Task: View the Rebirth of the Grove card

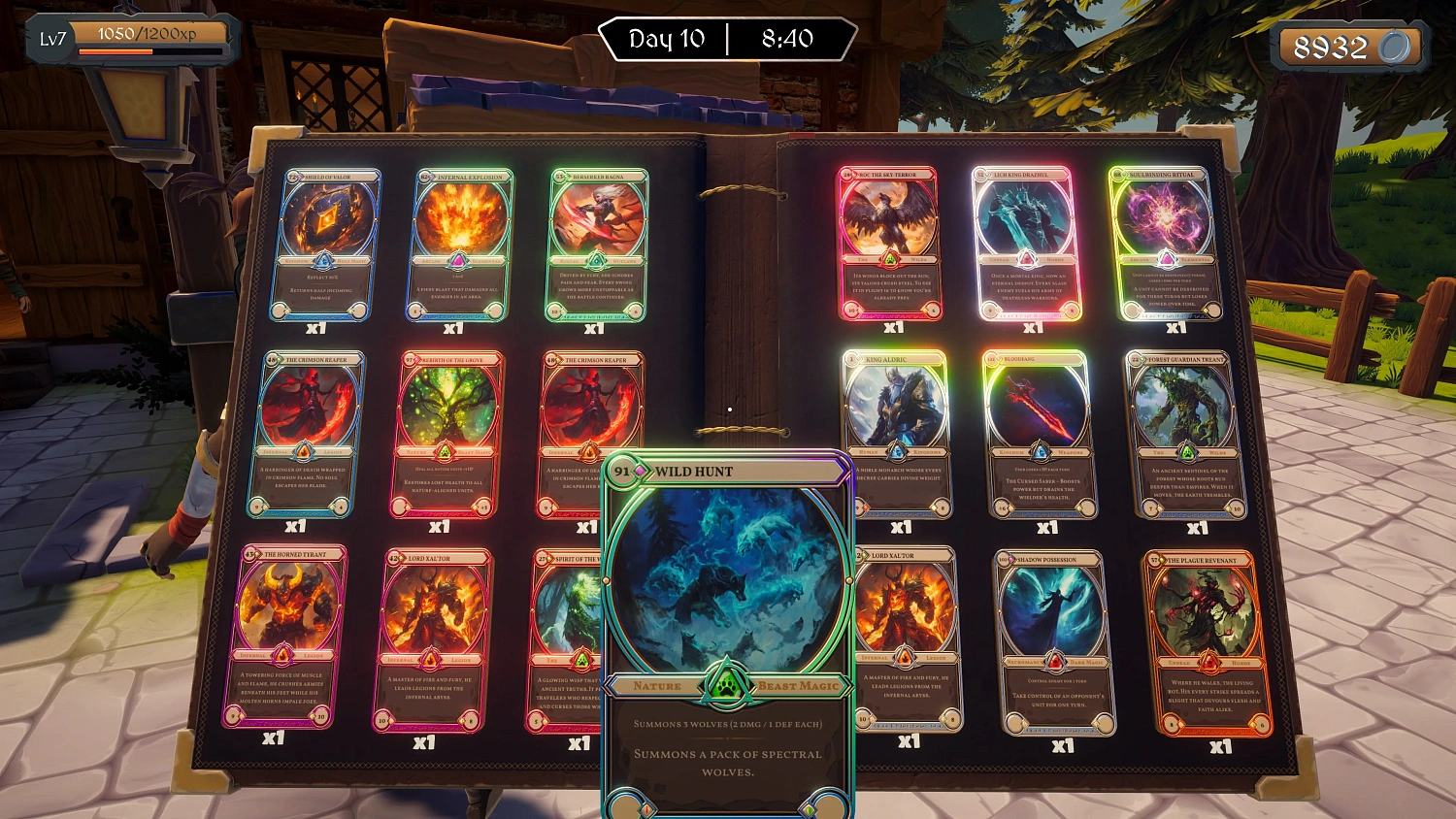Action: [x=447, y=408]
